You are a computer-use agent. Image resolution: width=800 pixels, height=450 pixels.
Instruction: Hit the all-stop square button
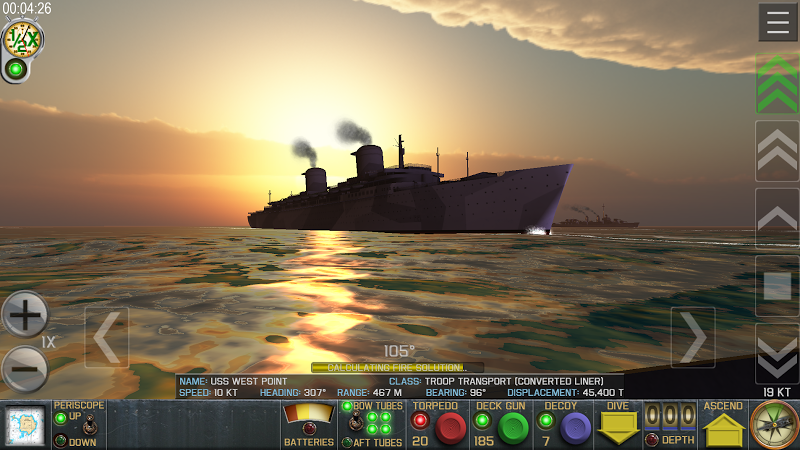pos(777,286)
